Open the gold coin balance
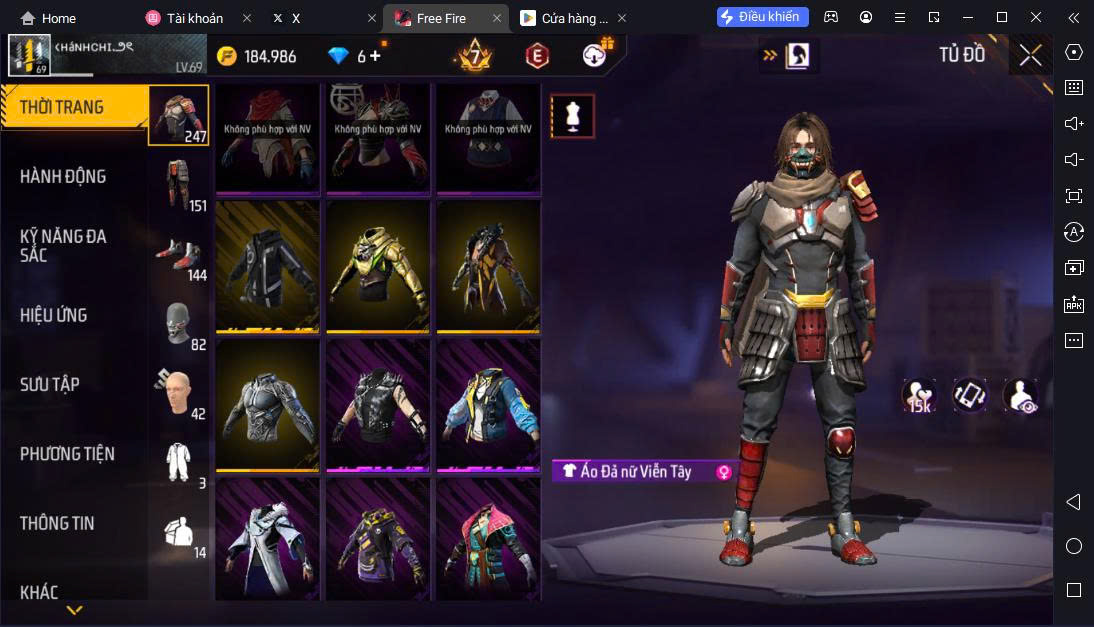The height and width of the screenshot is (627, 1094). pos(257,56)
